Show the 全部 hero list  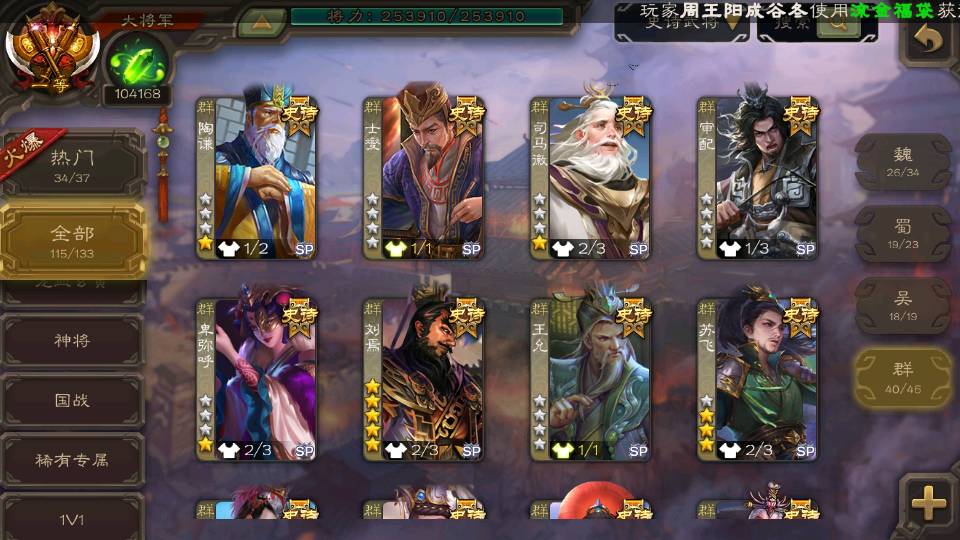click(73, 241)
